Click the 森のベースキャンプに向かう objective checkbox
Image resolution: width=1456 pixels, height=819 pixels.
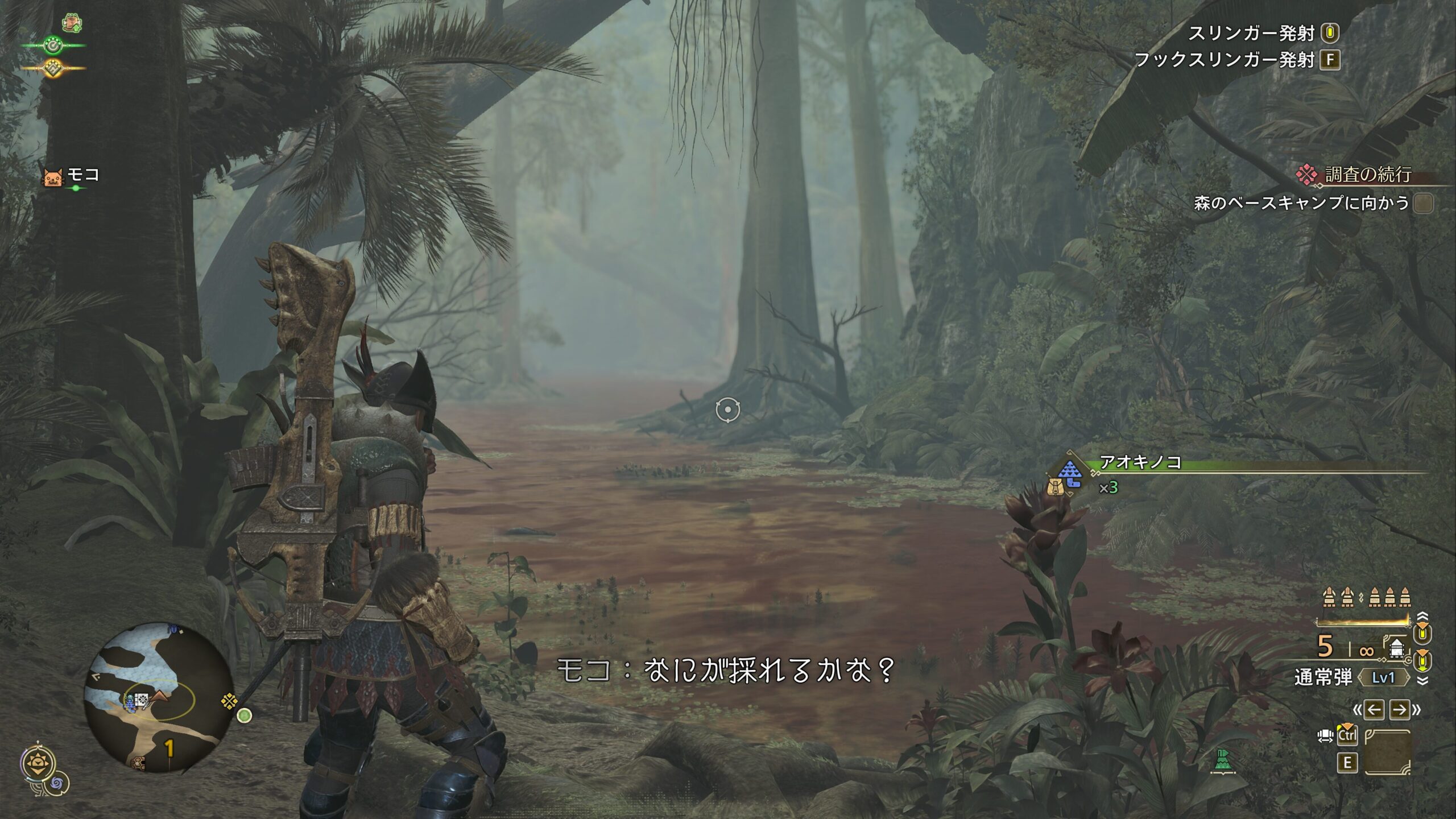click(1423, 203)
